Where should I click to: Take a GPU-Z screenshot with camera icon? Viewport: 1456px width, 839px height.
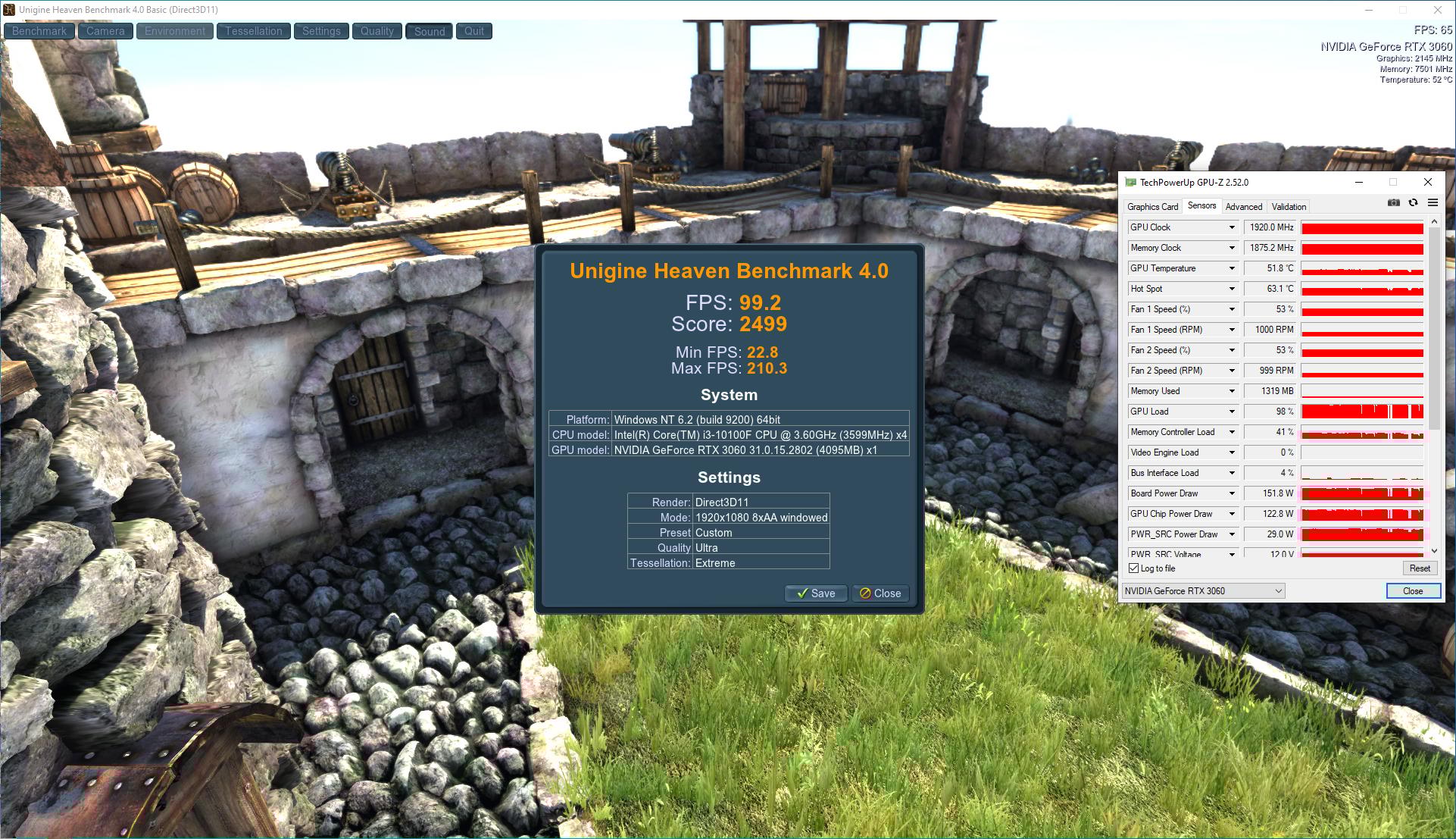pos(1393,203)
